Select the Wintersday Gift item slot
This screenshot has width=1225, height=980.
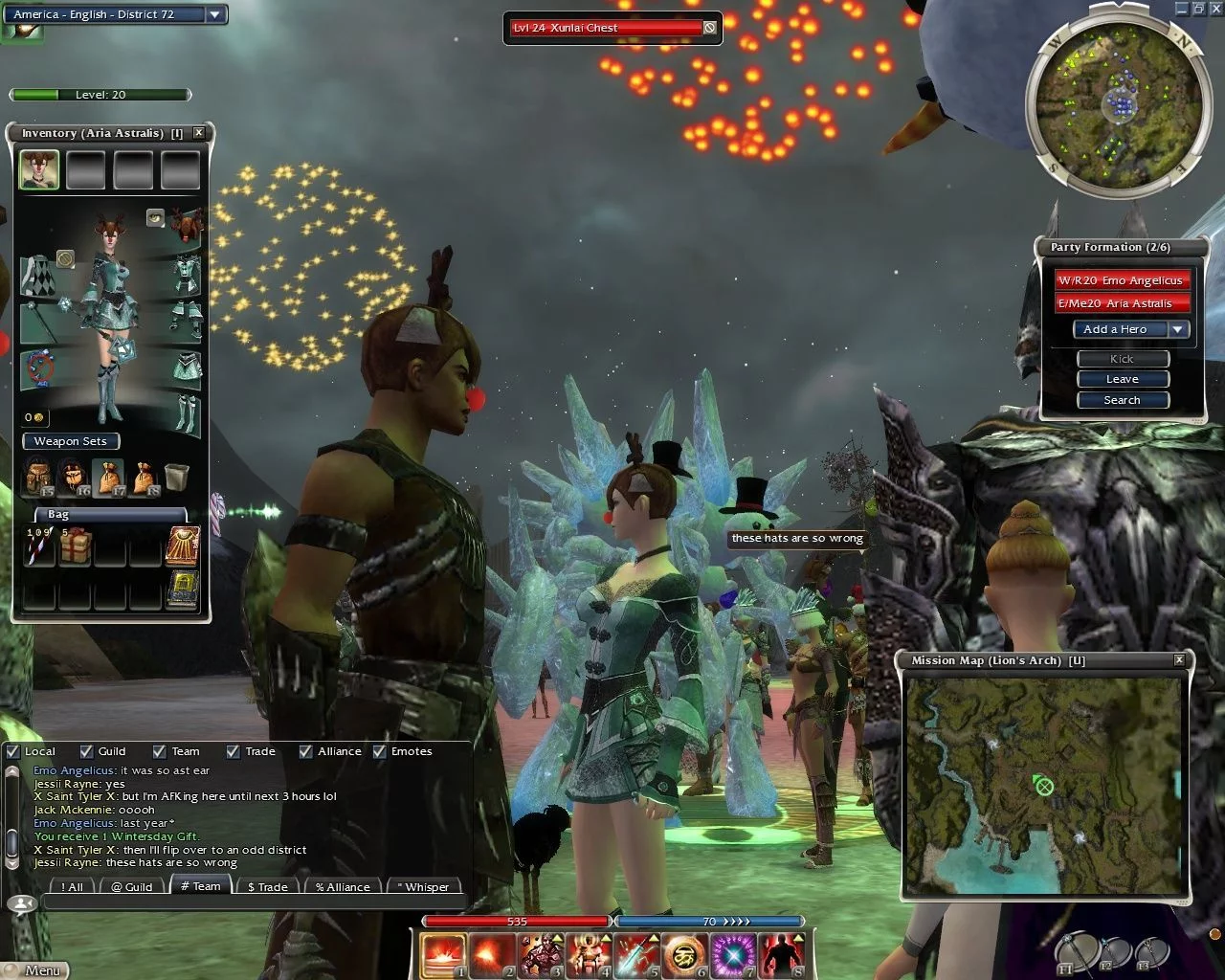tap(75, 546)
